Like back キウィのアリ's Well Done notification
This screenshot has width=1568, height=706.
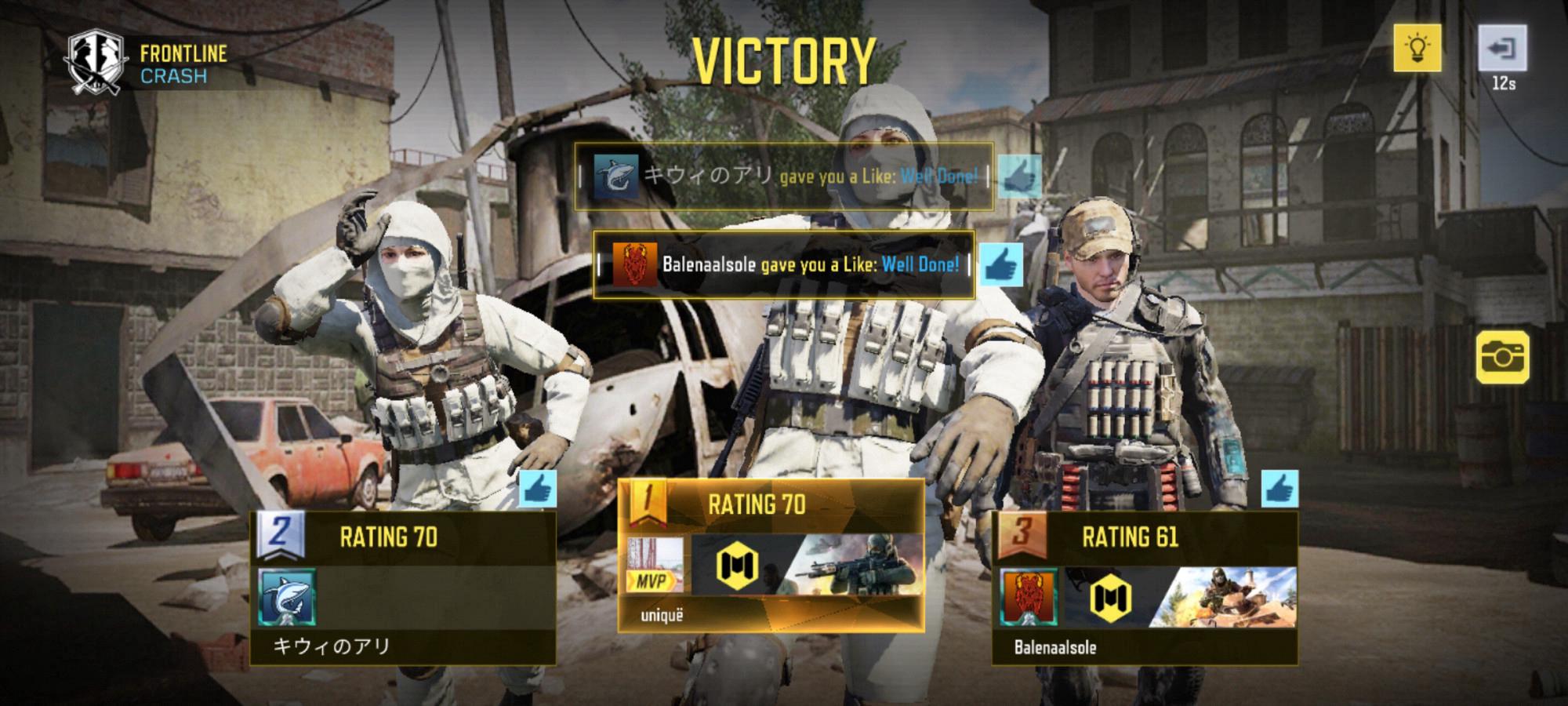[1020, 176]
